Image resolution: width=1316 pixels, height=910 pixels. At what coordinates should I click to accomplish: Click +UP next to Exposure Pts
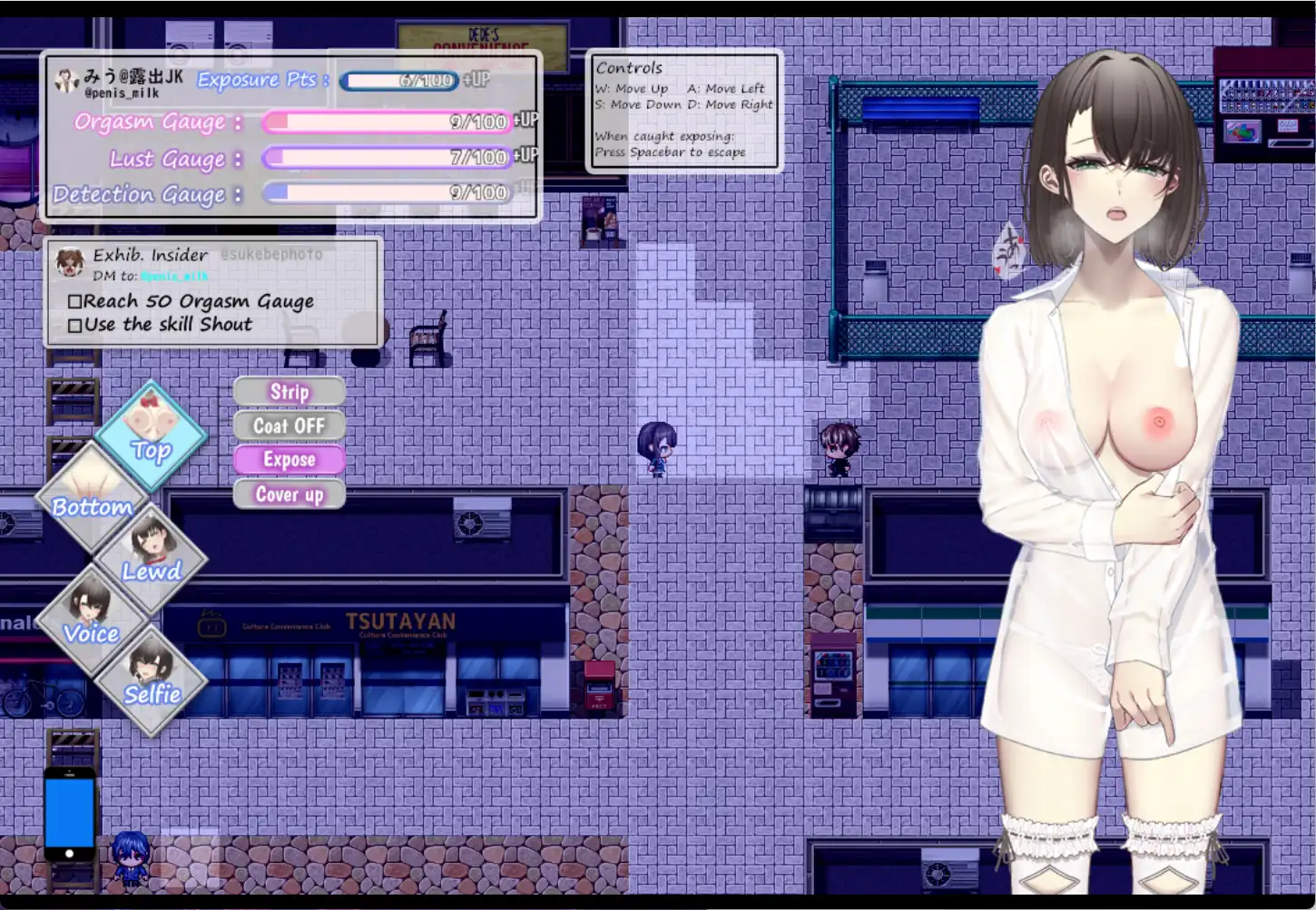(476, 81)
